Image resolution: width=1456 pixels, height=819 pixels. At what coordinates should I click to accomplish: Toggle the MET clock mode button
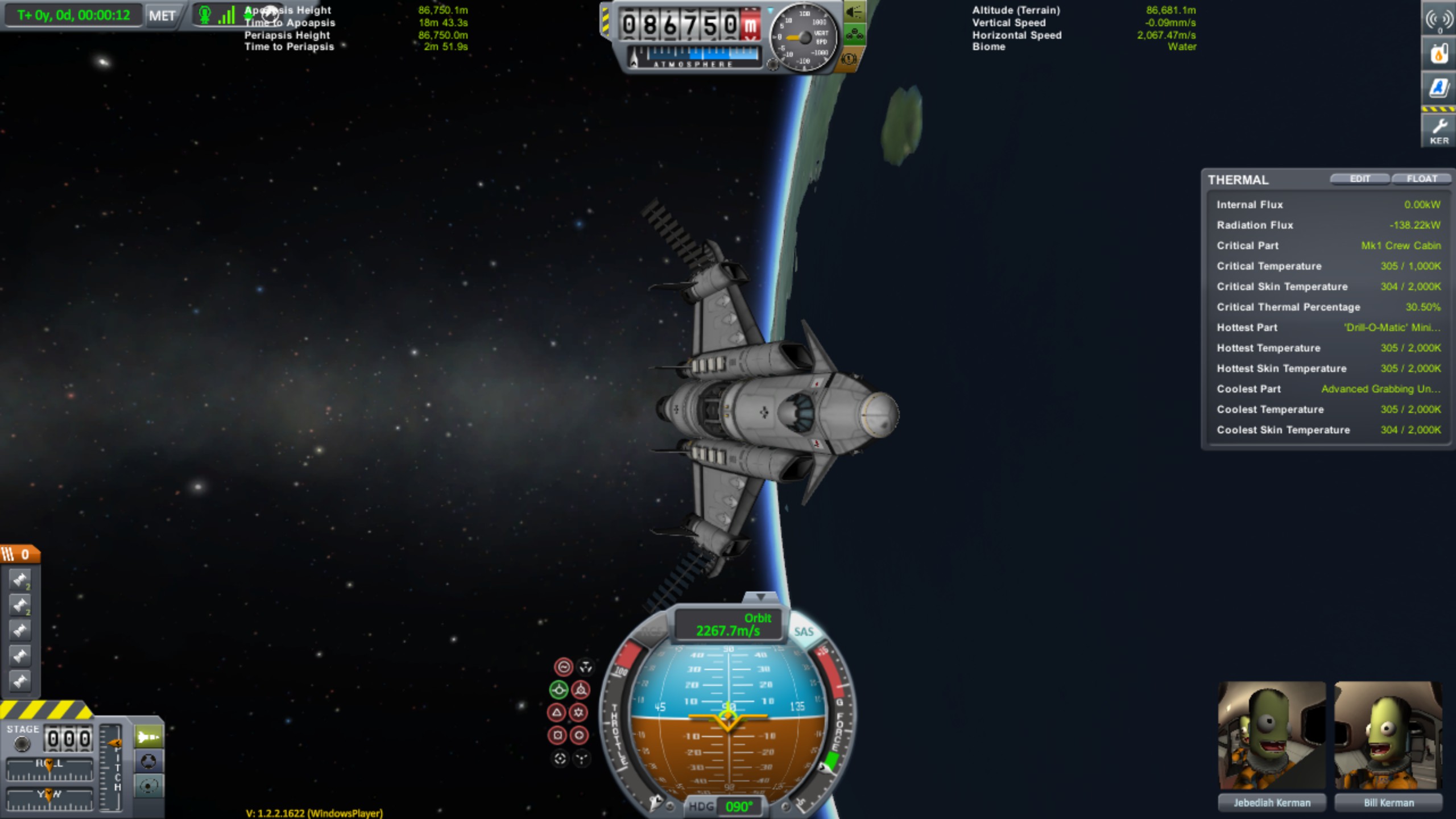coord(162,16)
